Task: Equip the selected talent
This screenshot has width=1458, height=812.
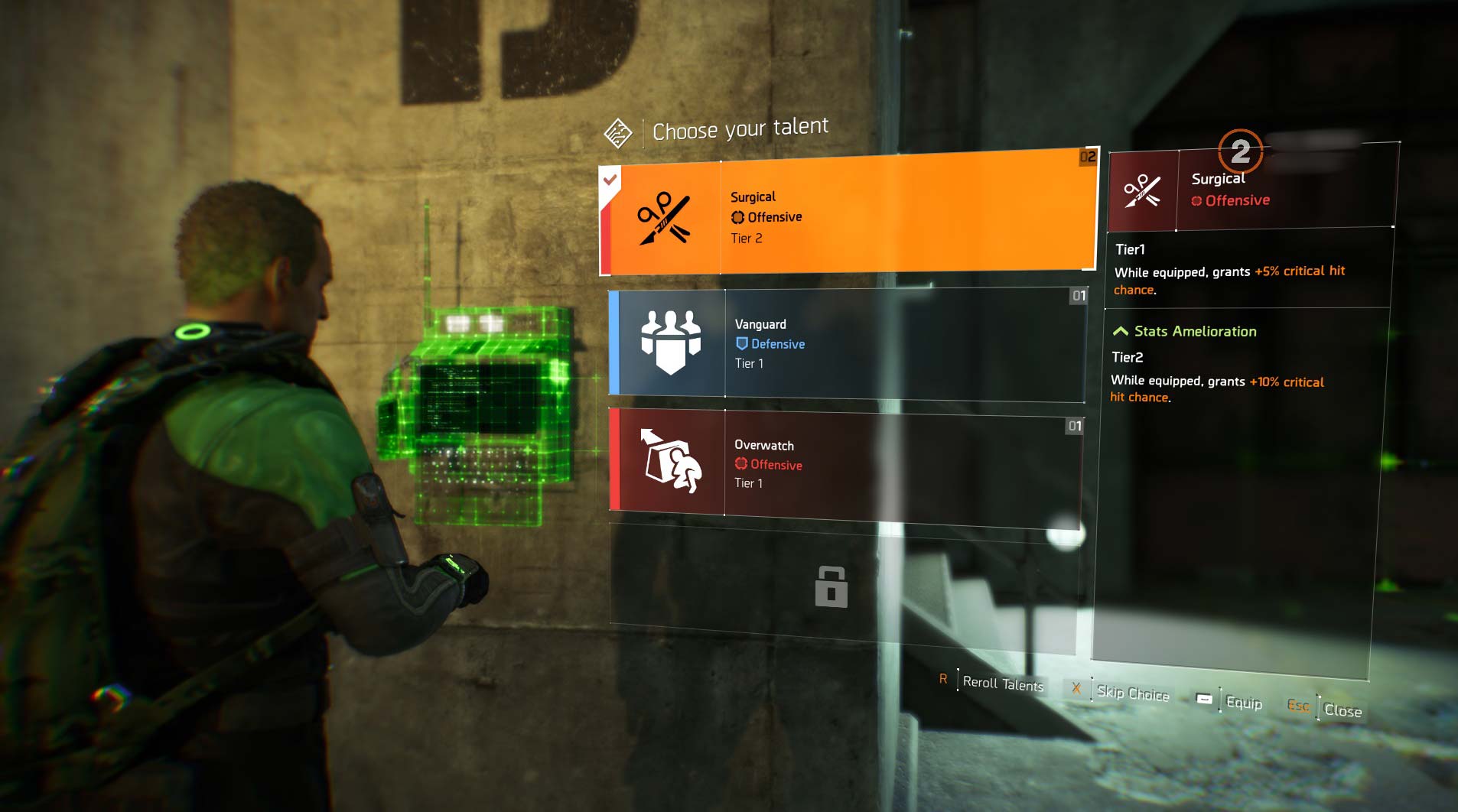Action: (1243, 703)
